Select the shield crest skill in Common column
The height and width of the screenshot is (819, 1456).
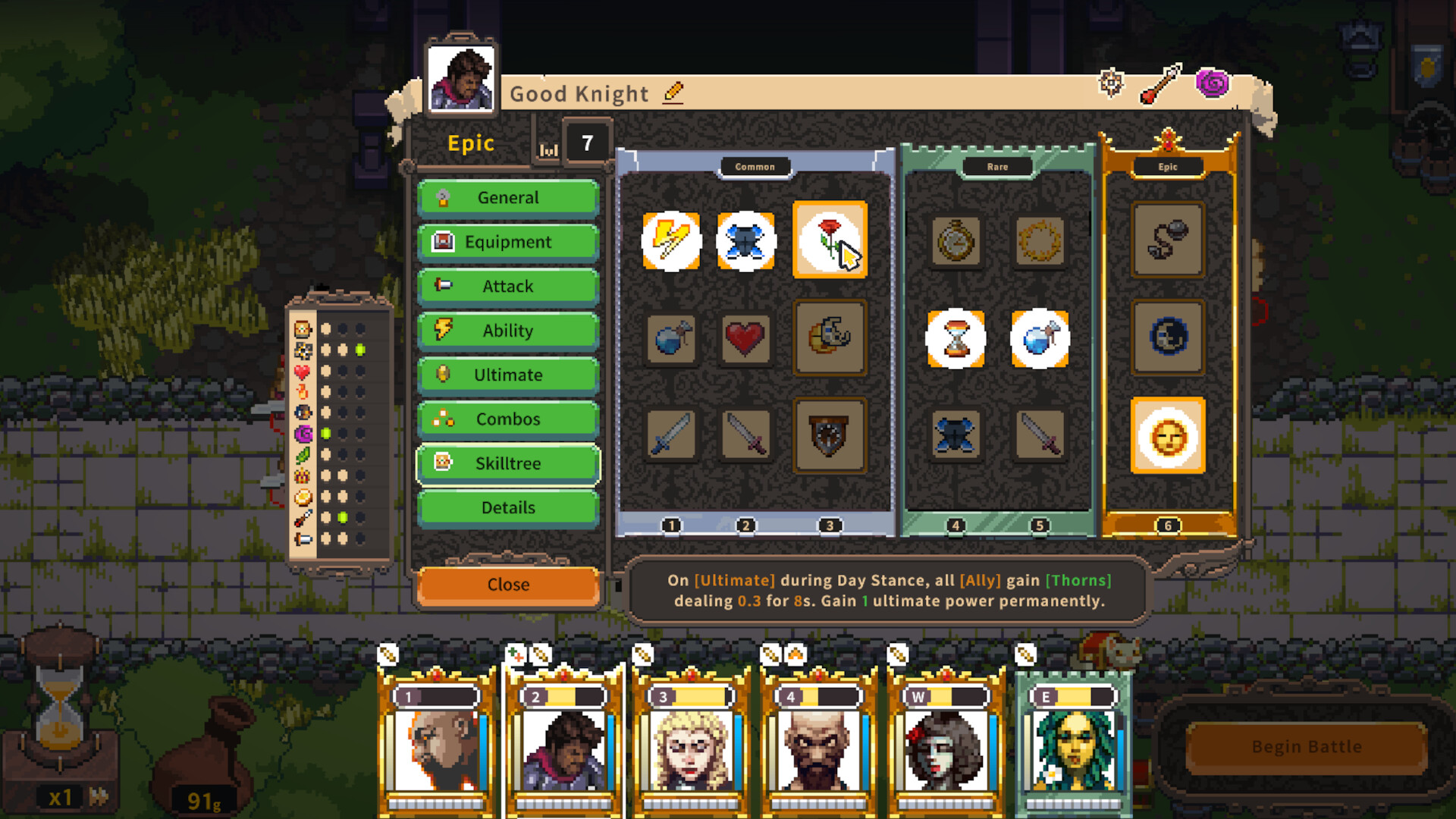(830, 436)
